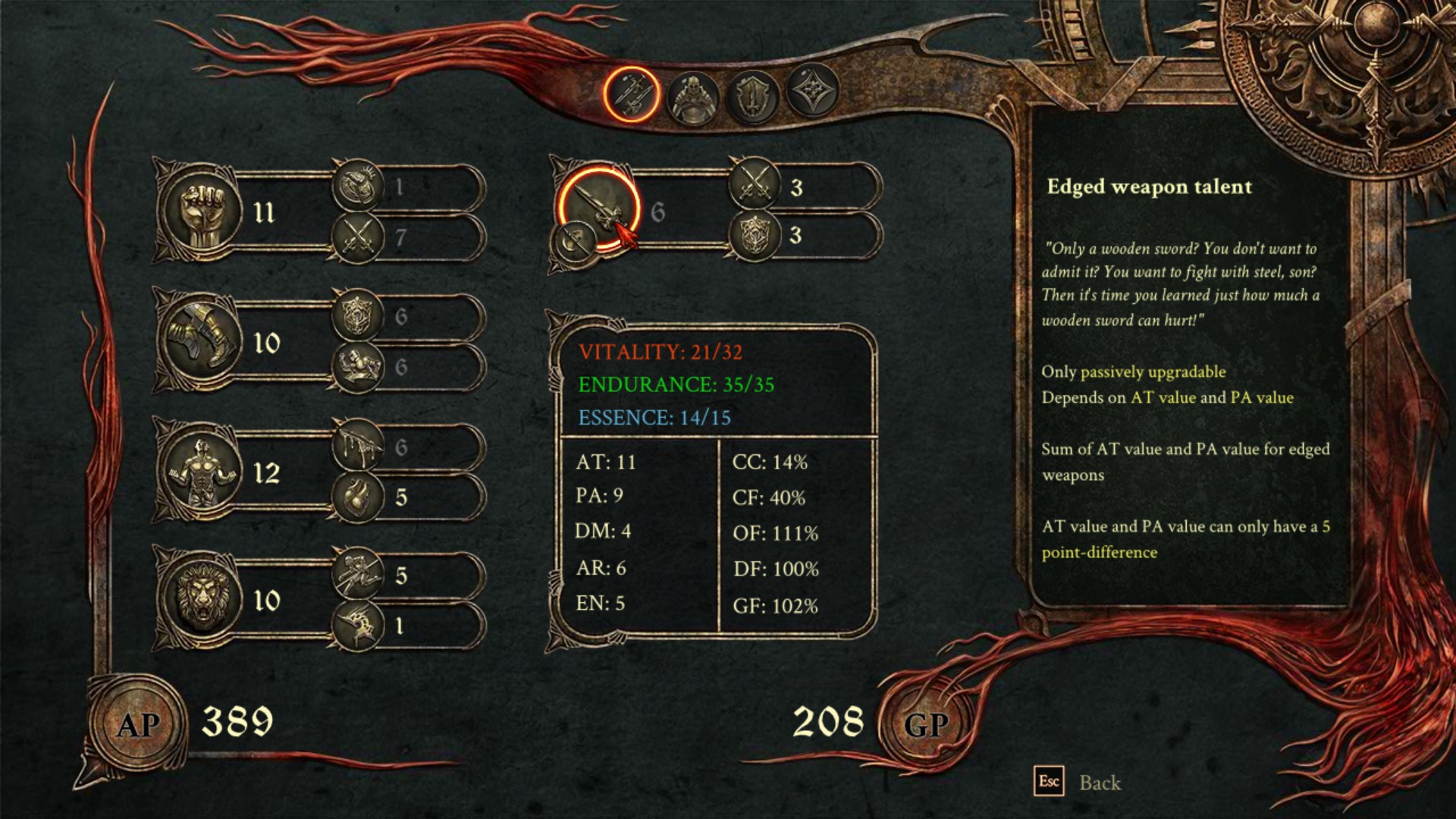
Task: Choose the crossed swords stat with value 7
Action: point(359,237)
